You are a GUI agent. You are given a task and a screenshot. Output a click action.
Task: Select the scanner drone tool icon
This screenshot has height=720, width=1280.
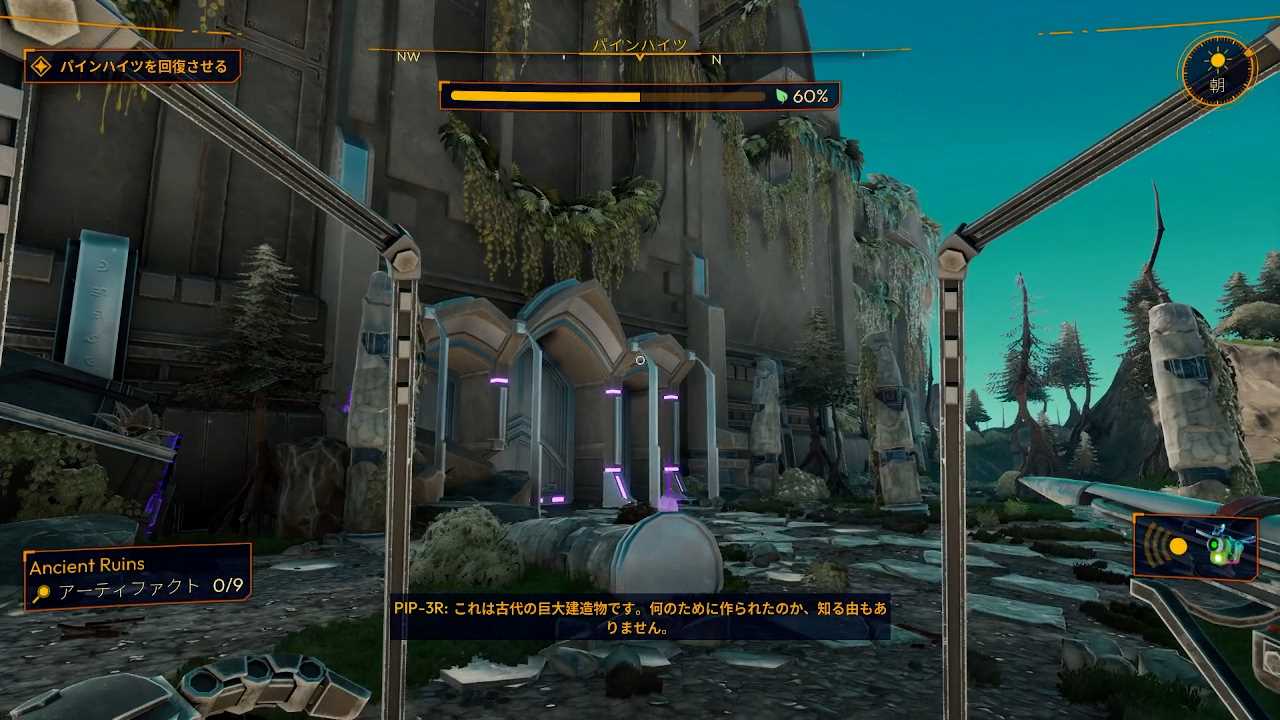[1195, 546]
